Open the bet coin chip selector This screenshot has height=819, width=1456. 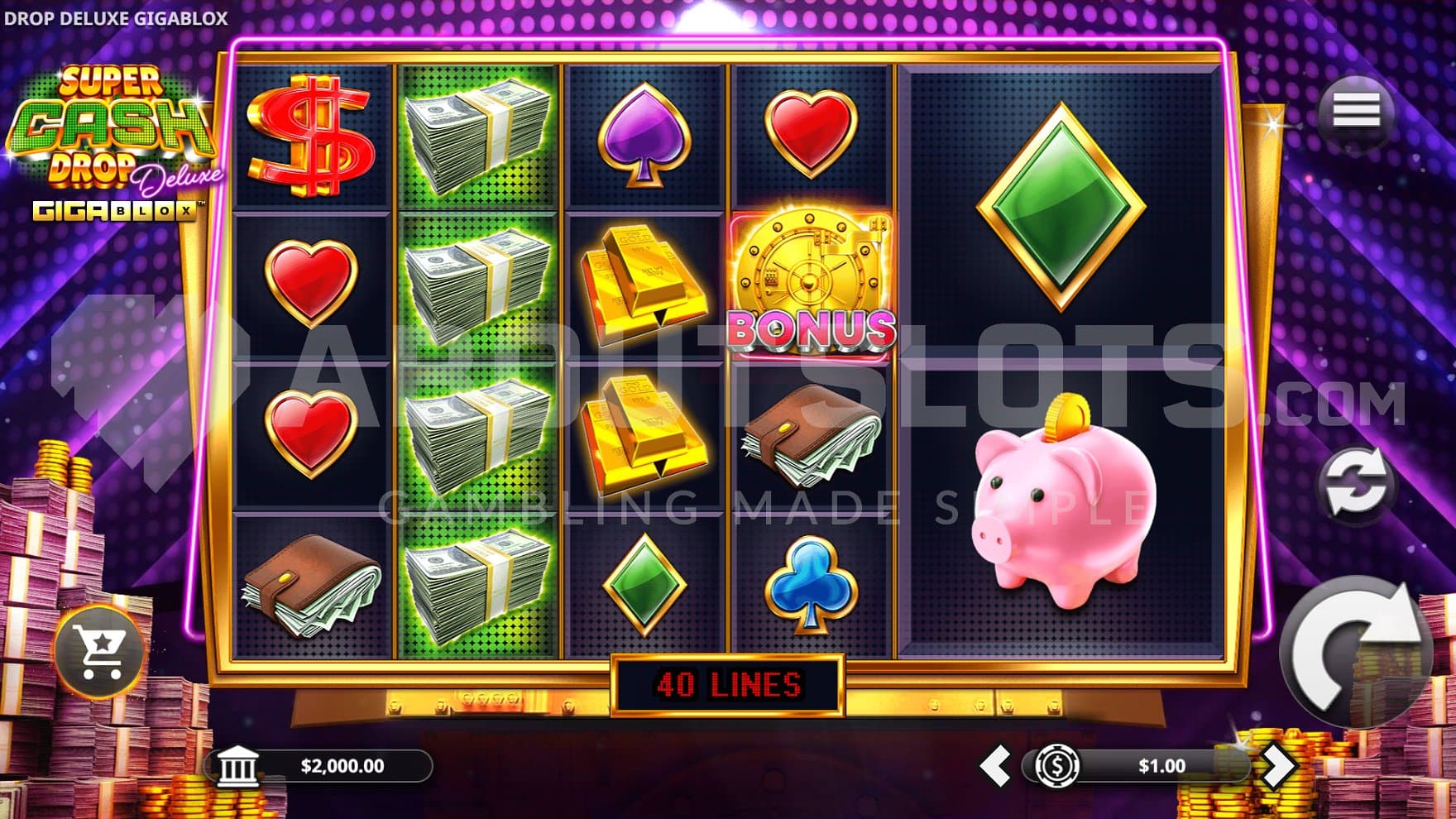coord(1057,766)
